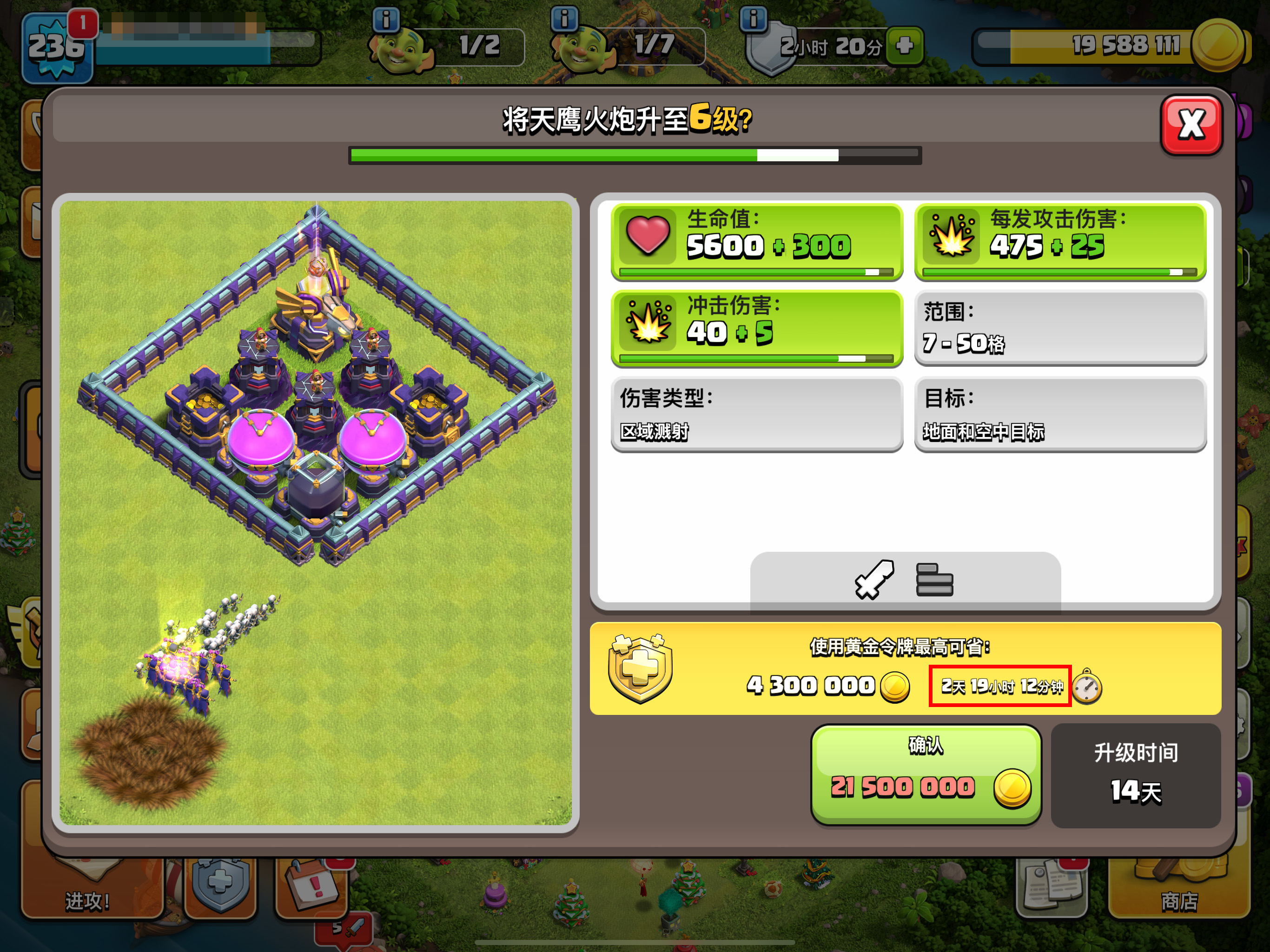The height and width of the screenshot is (952, 1270).
Task: Confirm the upgrade for 21 500 000 gold
Action: tap(926, 774)
